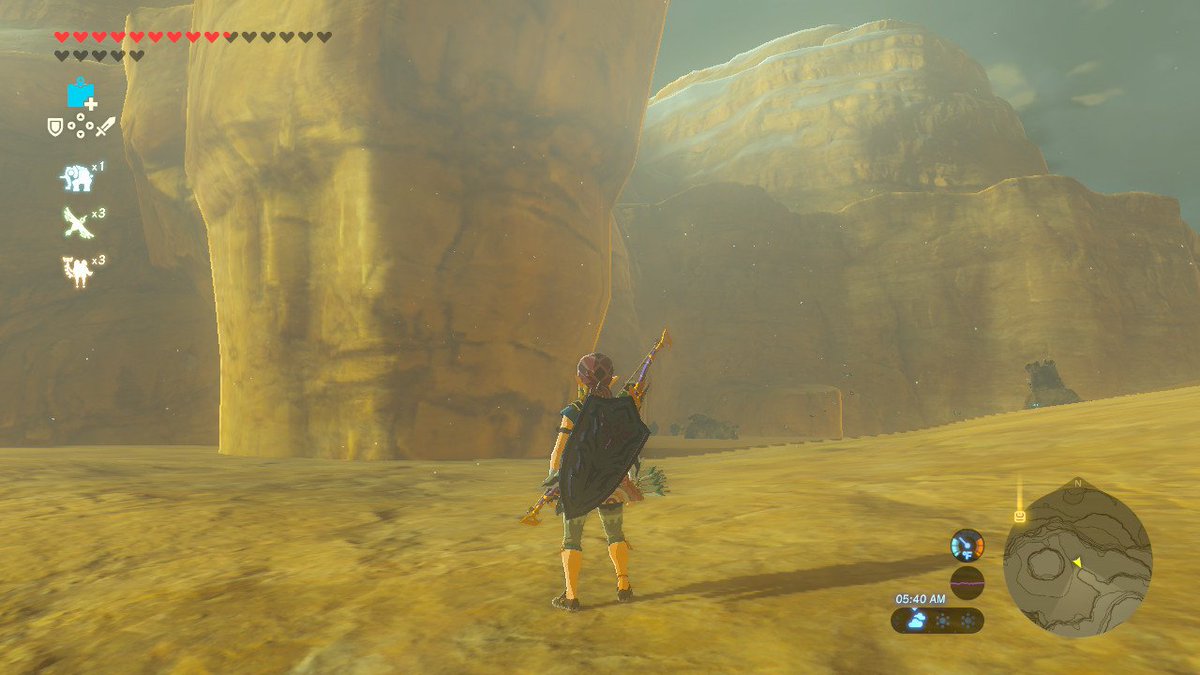Select the cloudy weather forecast icon
The height and width of the screenshot is (675, 1200).
[x=915, y=621]
